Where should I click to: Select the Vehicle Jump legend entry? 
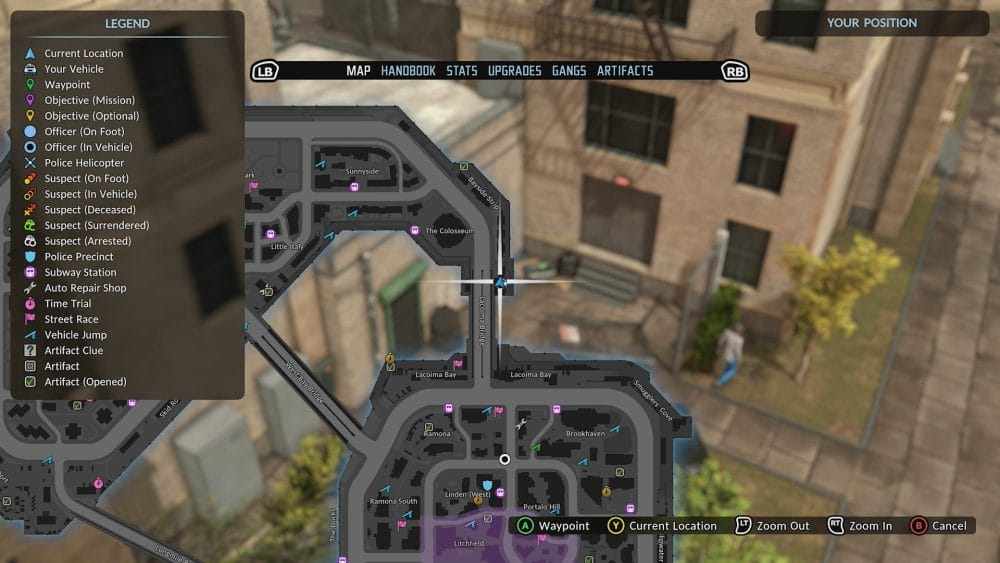pyautogui.click(x=75, y=335)
